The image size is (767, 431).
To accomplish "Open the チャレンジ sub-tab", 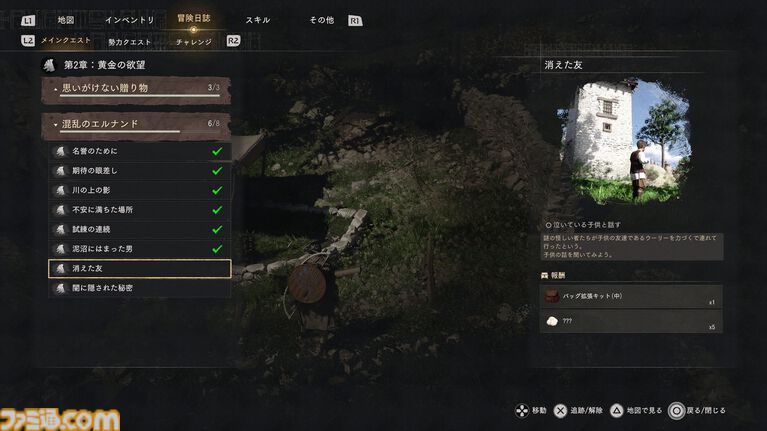I will point(193,41).
